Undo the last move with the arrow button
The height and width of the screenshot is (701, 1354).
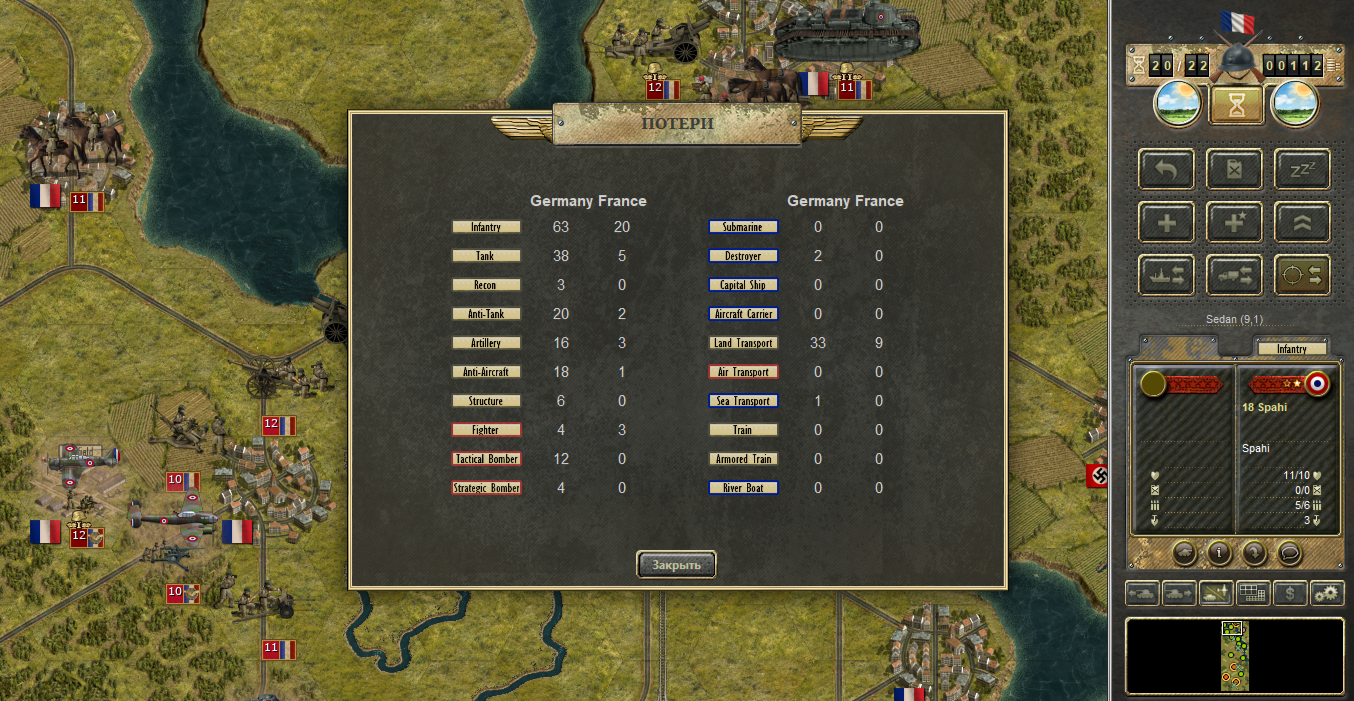pos(1166,170)
